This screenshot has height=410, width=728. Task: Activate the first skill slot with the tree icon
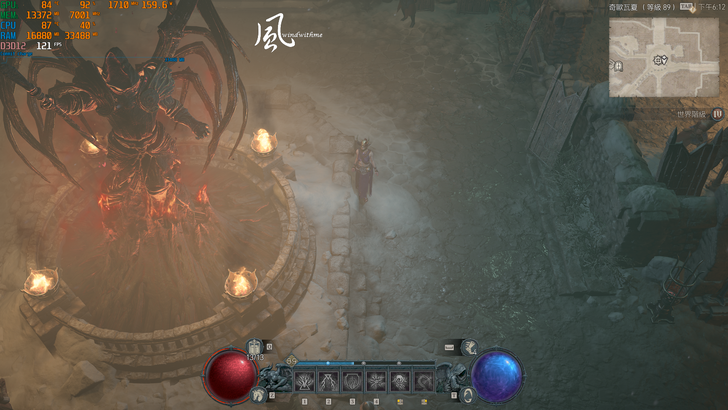[x=304, y=381]
